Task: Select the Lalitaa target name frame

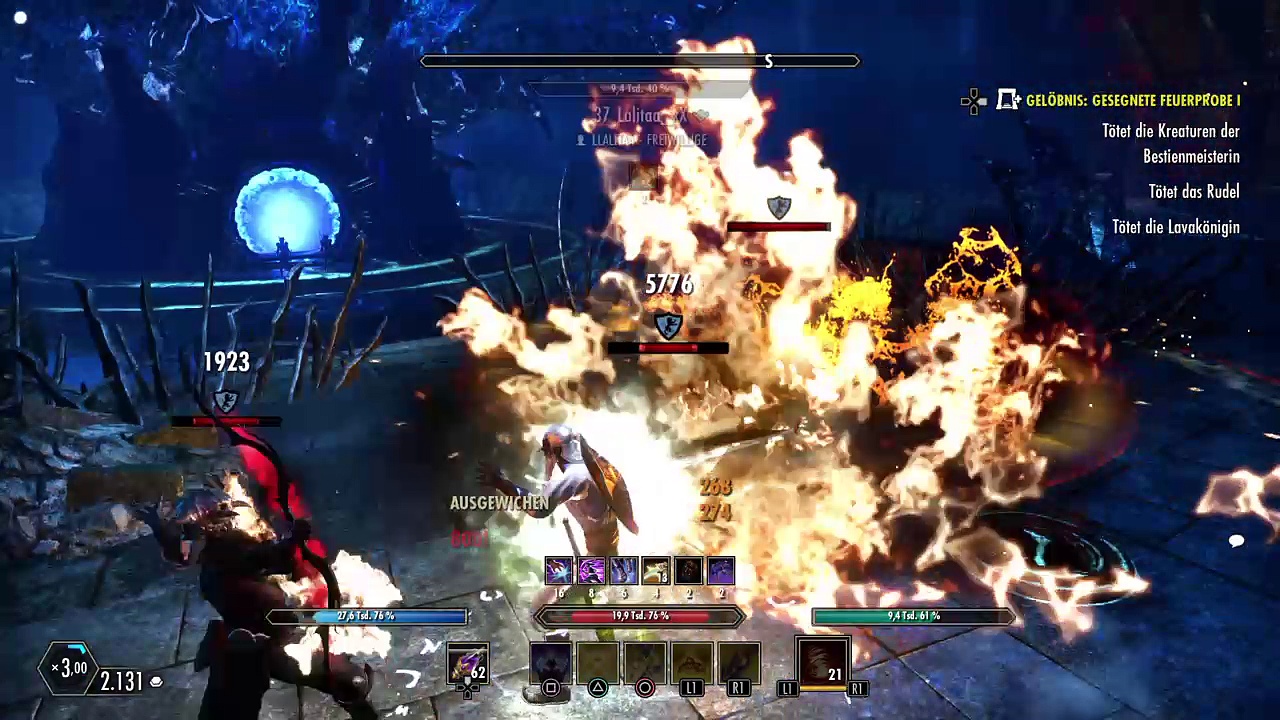Action: pos(640,116)
